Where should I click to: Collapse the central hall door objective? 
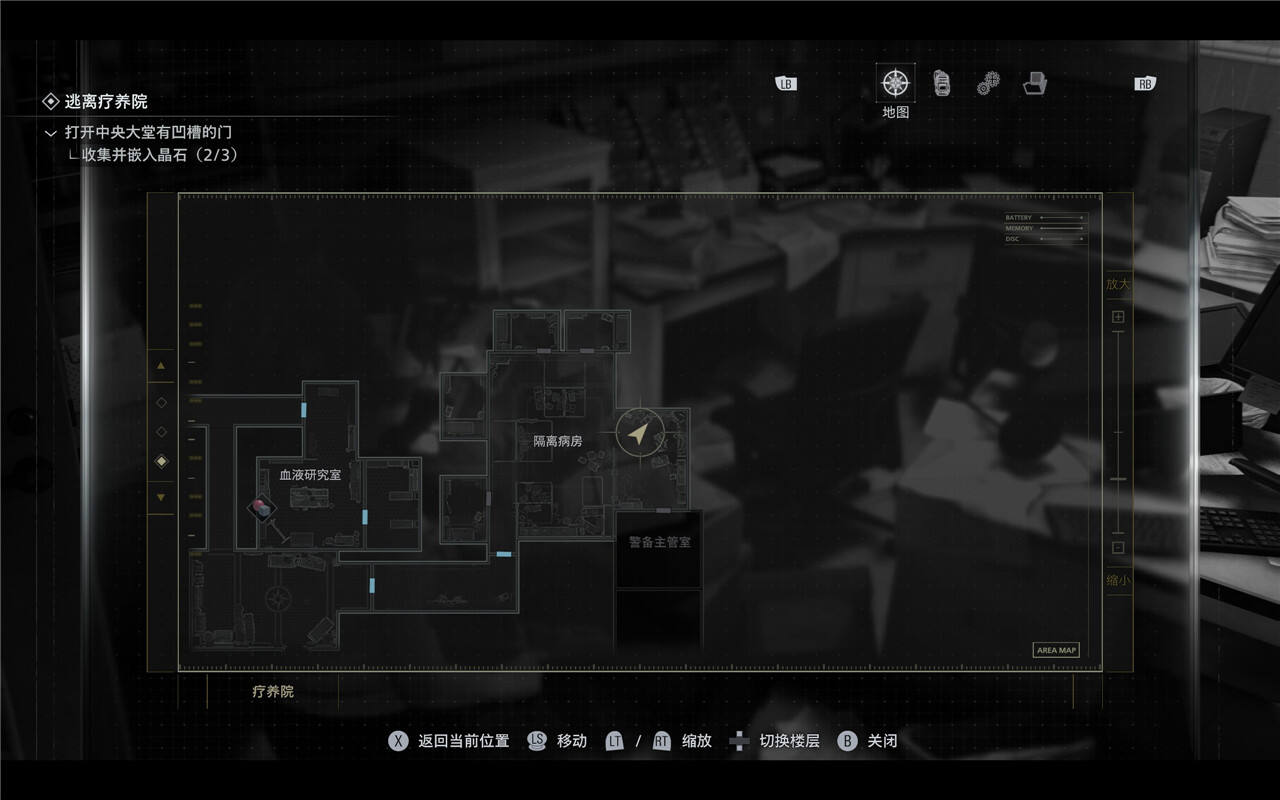51,132
